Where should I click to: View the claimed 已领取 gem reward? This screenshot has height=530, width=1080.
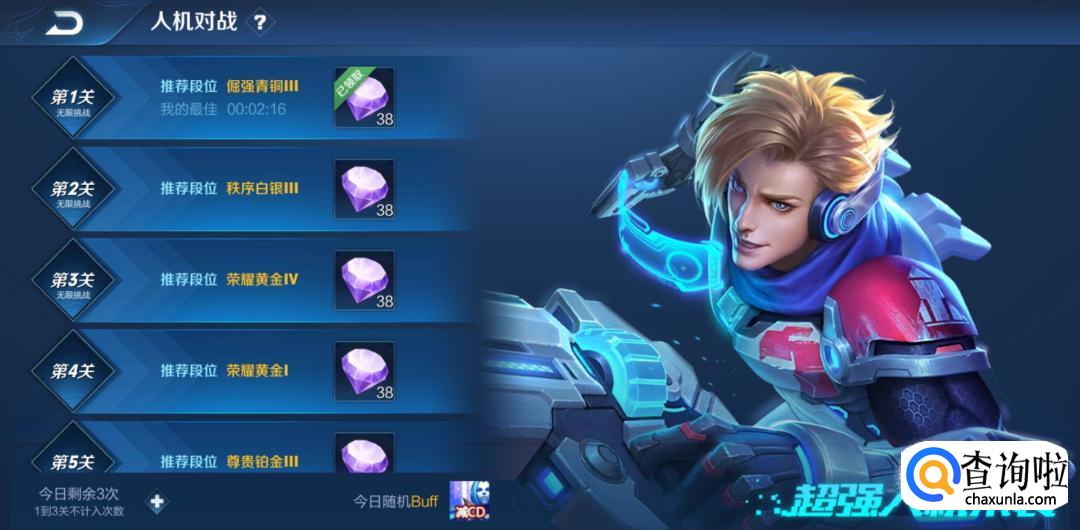(x=364, y=97)
